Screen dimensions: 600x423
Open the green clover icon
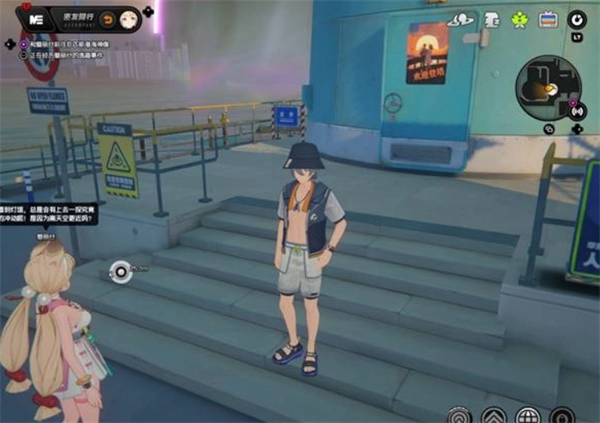coord(519,19)
